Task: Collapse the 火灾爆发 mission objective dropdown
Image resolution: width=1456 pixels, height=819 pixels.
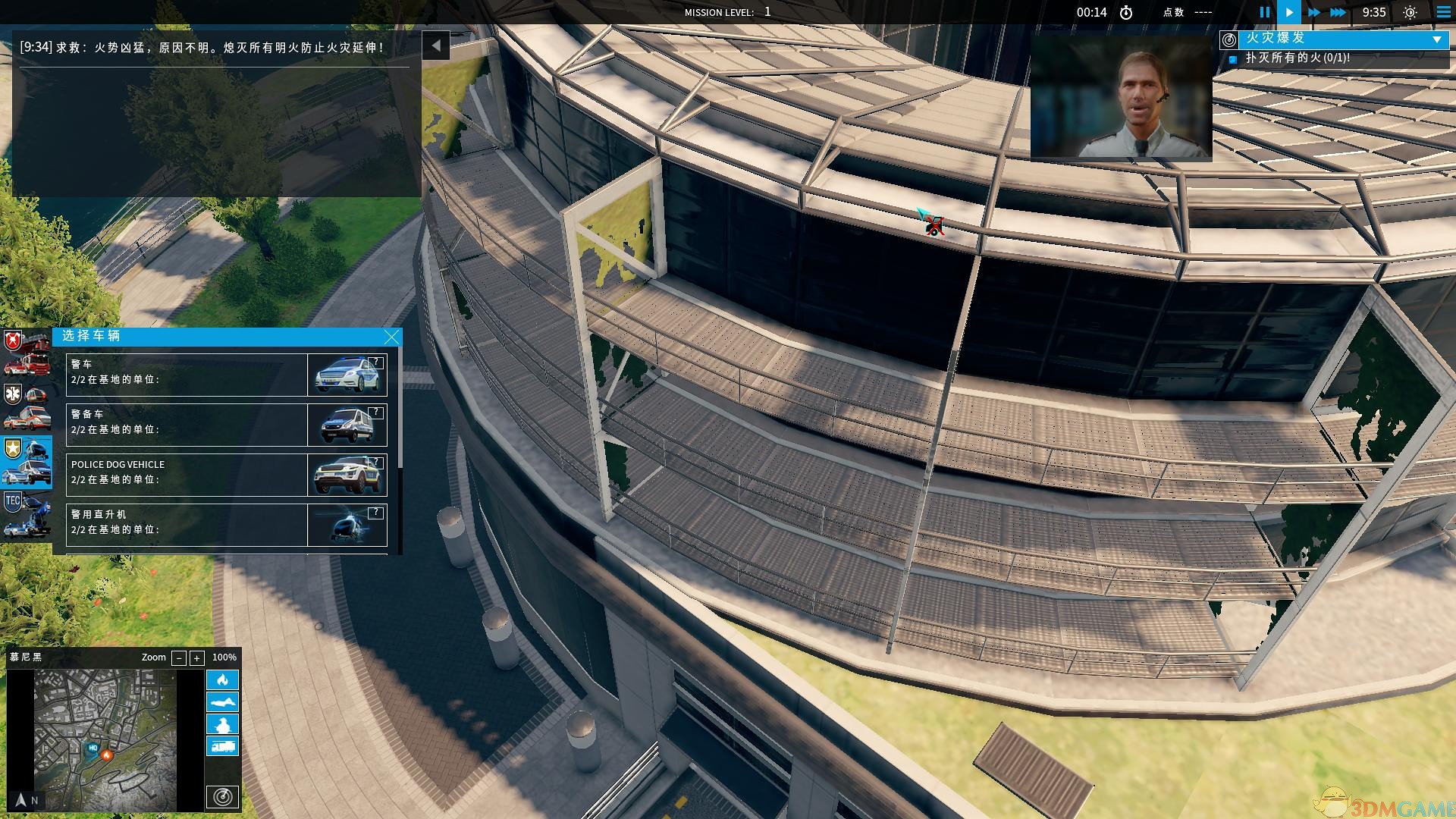Action: [1436, 39]
